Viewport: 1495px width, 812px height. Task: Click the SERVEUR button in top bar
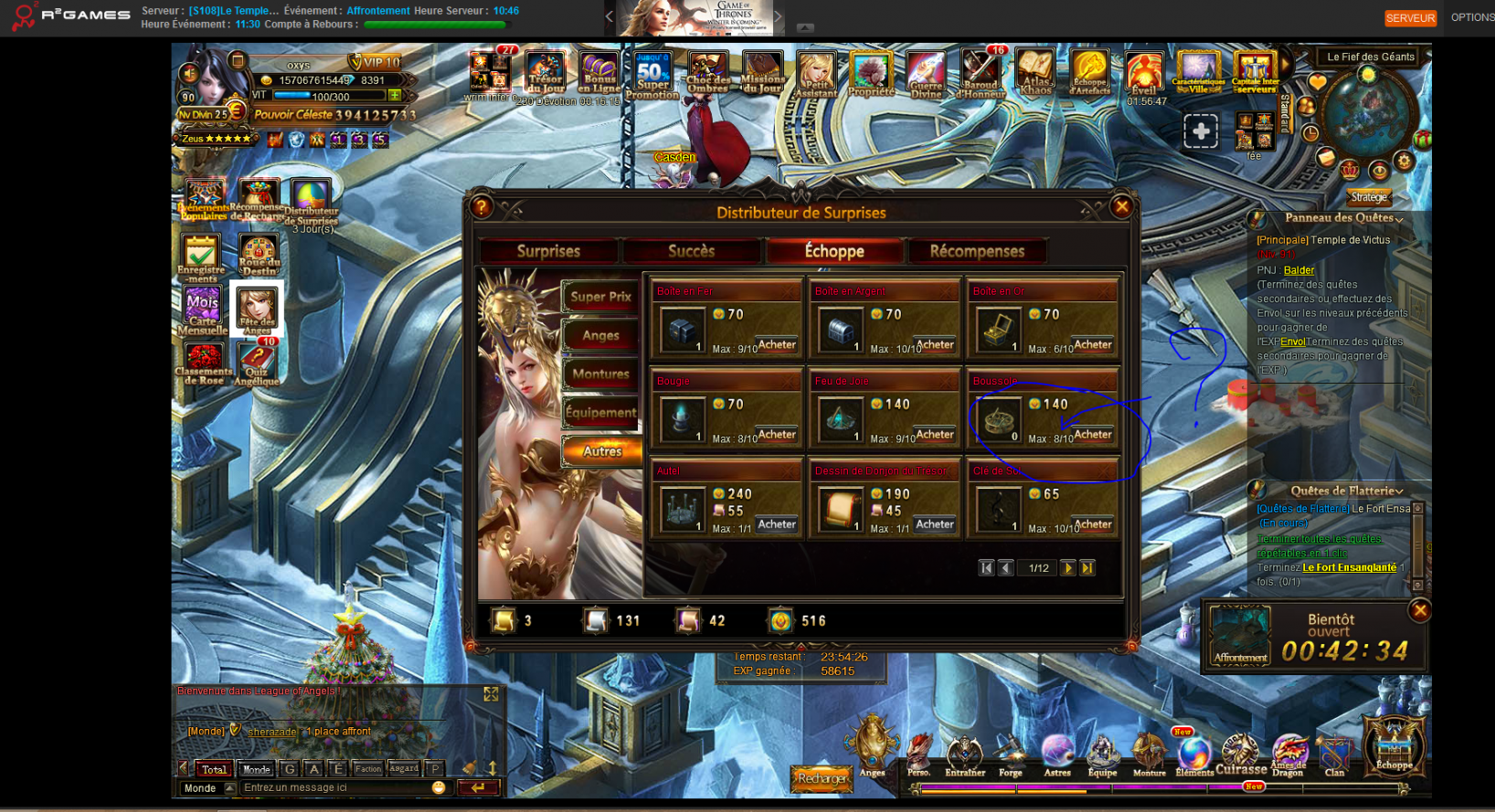point(1410,17)
